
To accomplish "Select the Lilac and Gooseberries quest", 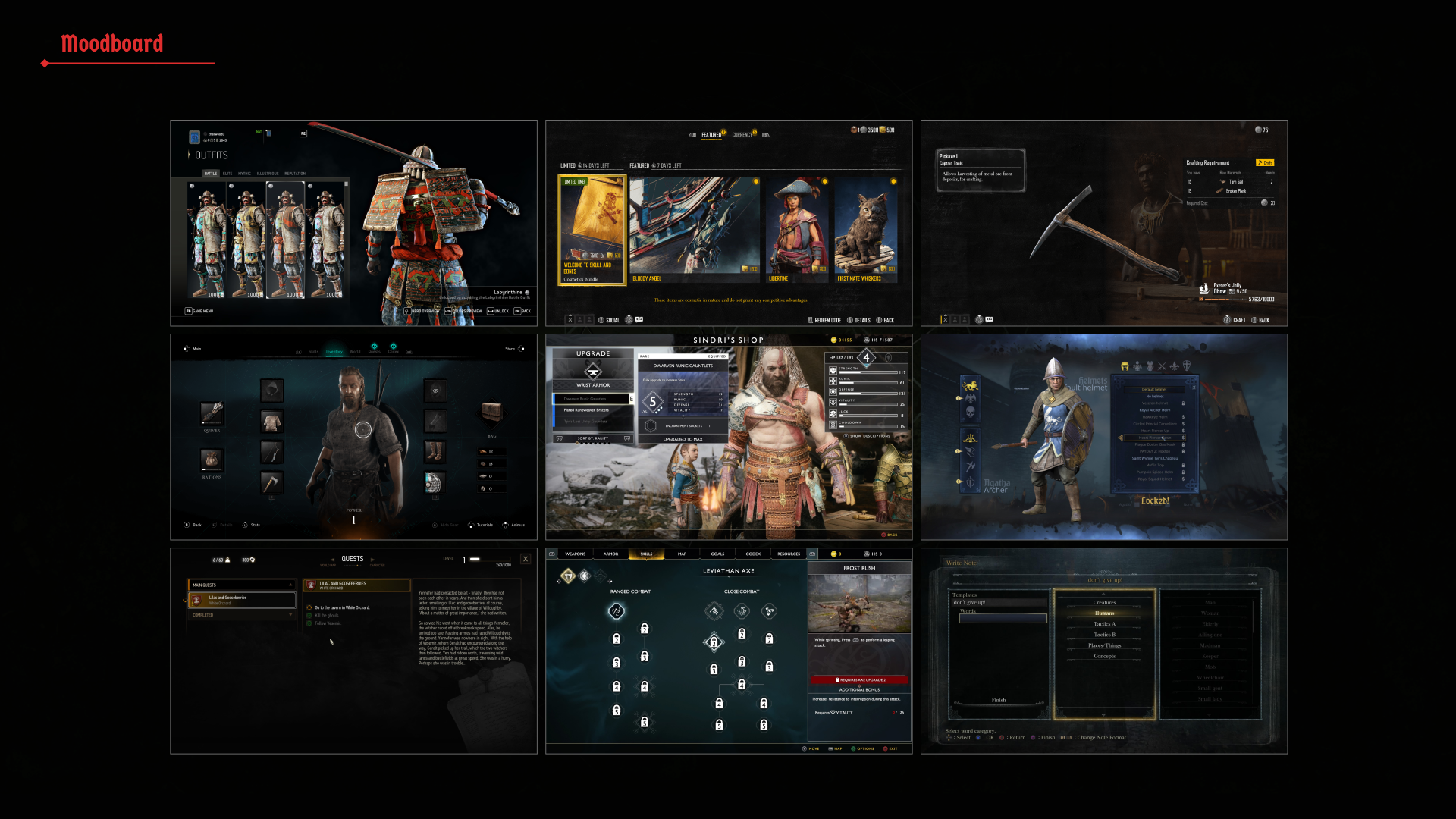I will coord(242,600).
